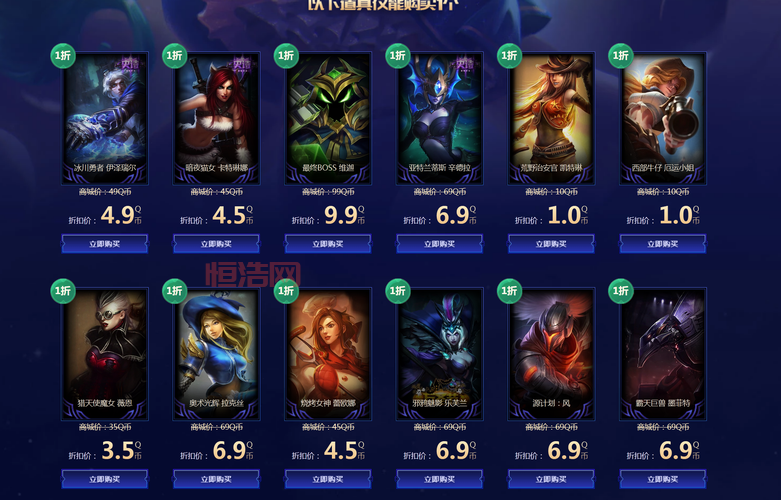Buy the 荒野治安官 凯特琳 skin
This screenshot has height=500, width=781.
(x=551, y=243)
